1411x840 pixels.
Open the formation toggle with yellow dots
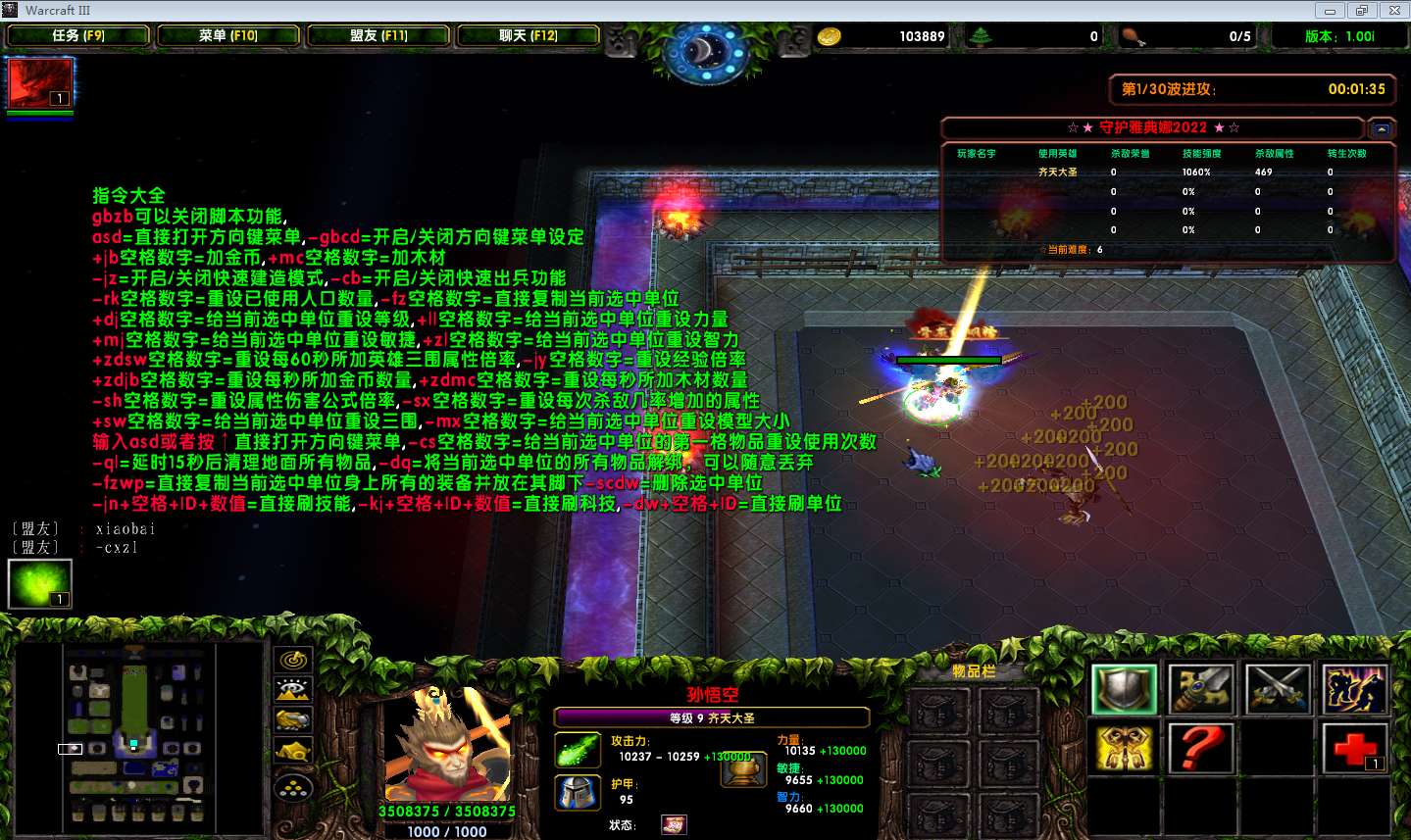[x=292, y=786]
